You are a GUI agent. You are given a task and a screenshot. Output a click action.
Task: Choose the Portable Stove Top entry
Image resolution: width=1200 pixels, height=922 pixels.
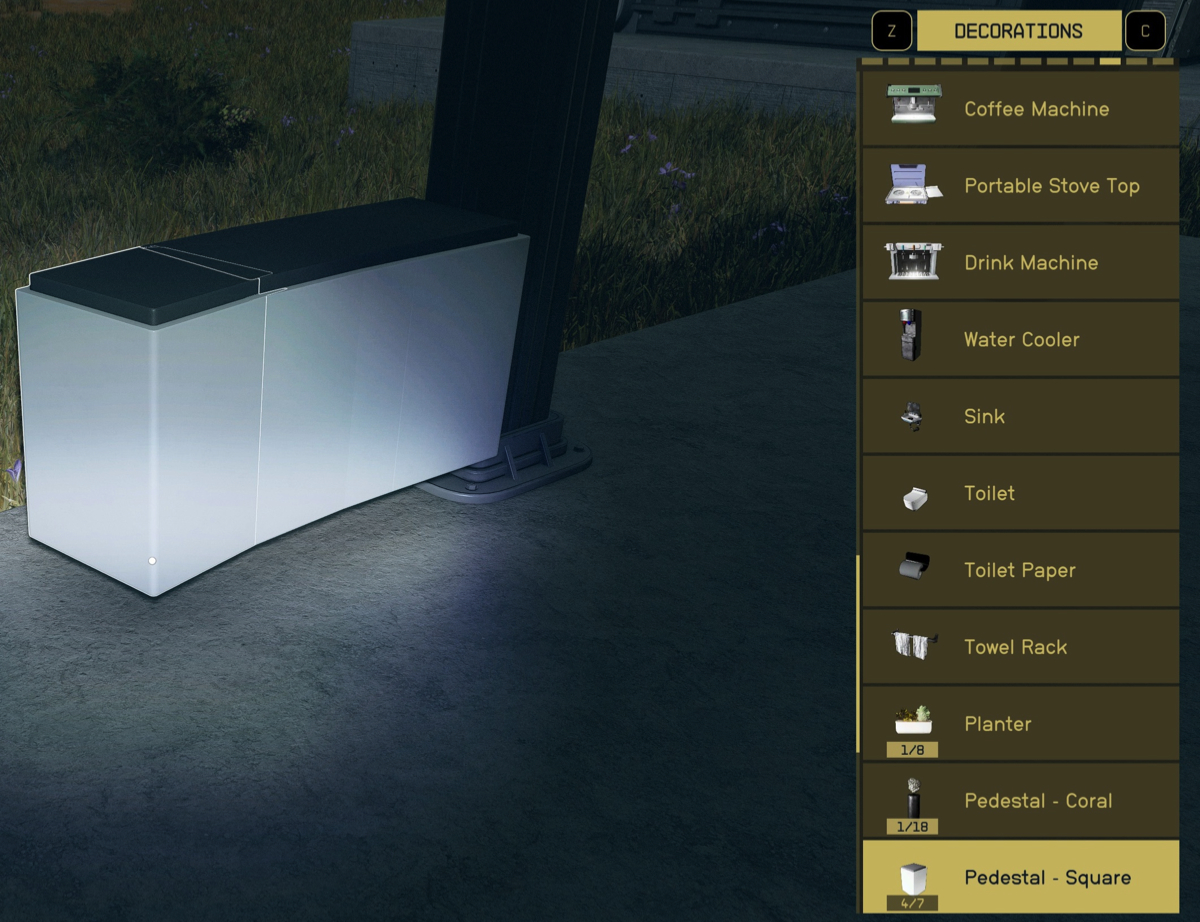pos(1020,186)
